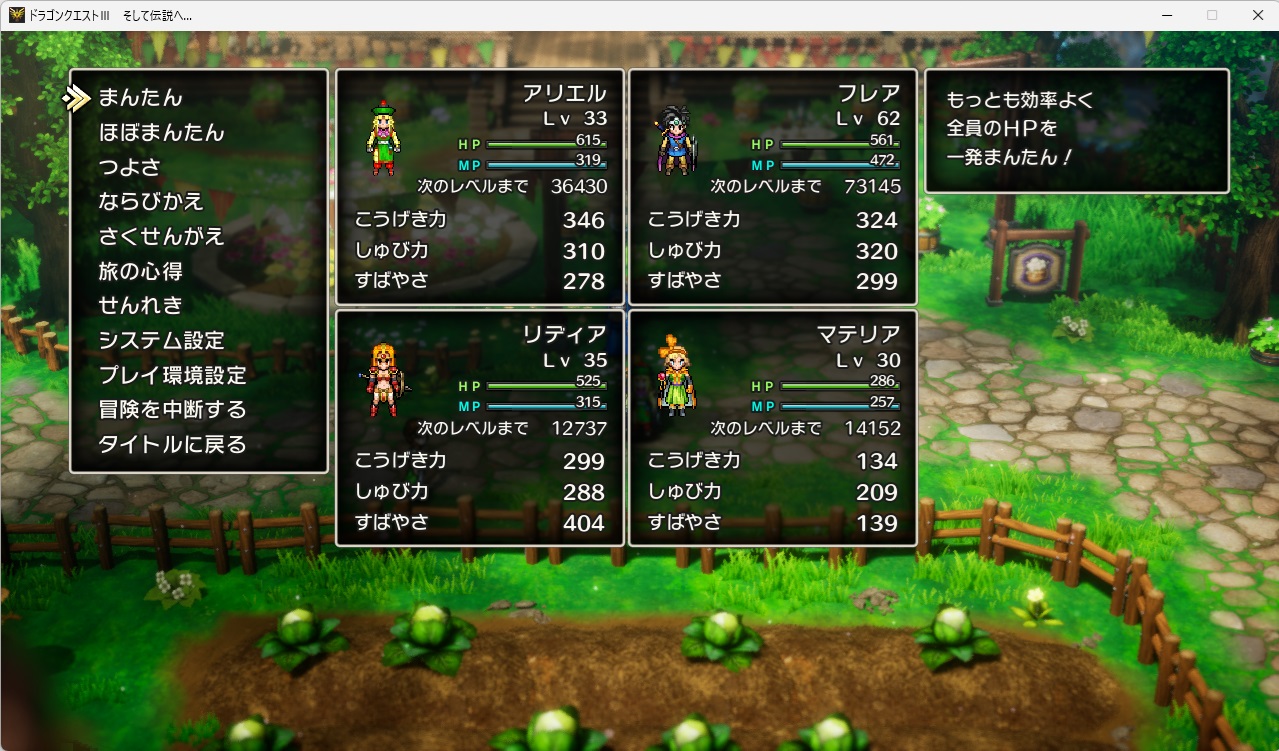The height and width of the screenshot is (751, 1279).
Task: Open the つよさ status screen
Action: [x=130, y=167]
